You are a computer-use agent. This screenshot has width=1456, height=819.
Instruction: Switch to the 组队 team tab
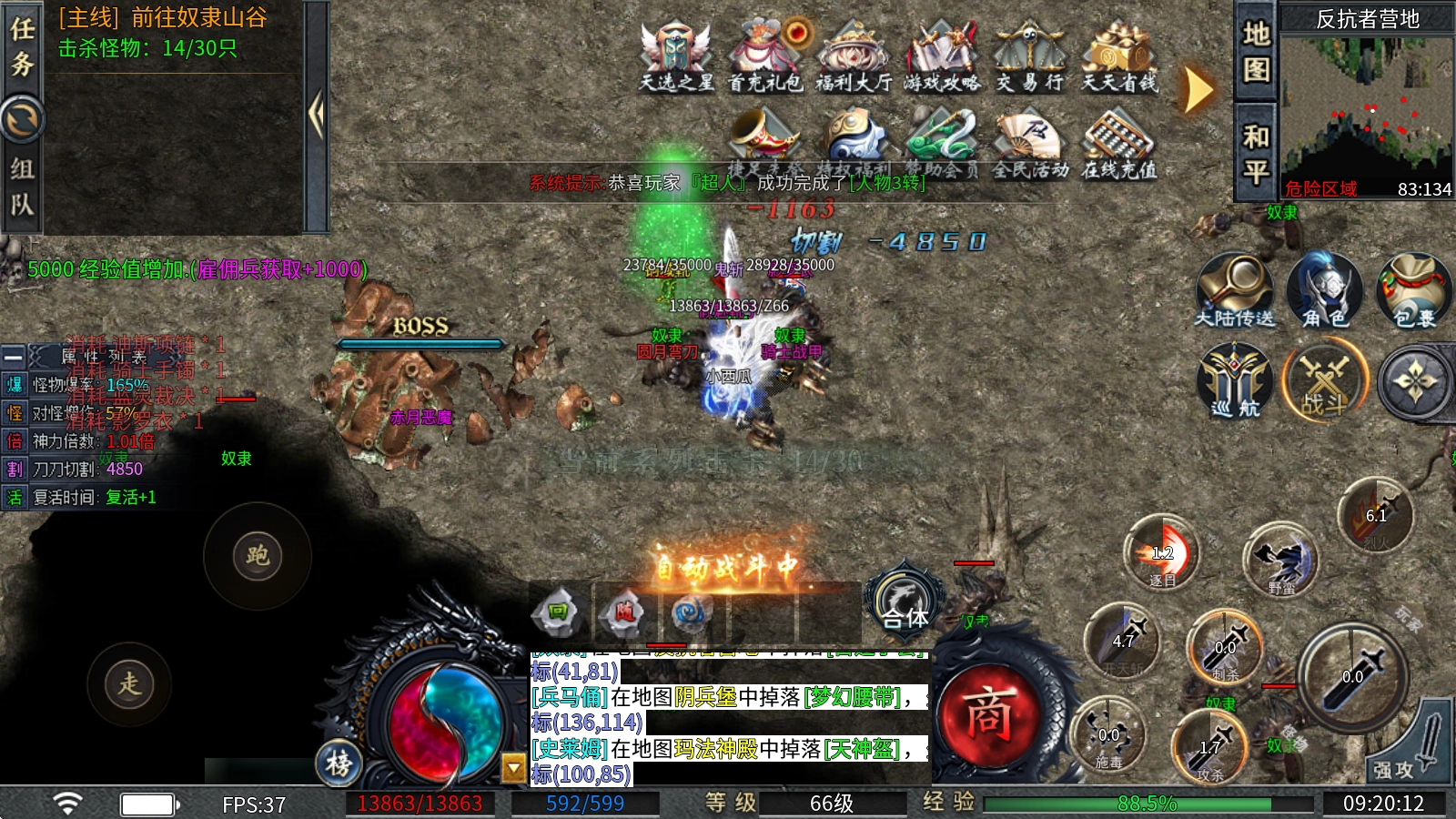[x=22, y=187]
